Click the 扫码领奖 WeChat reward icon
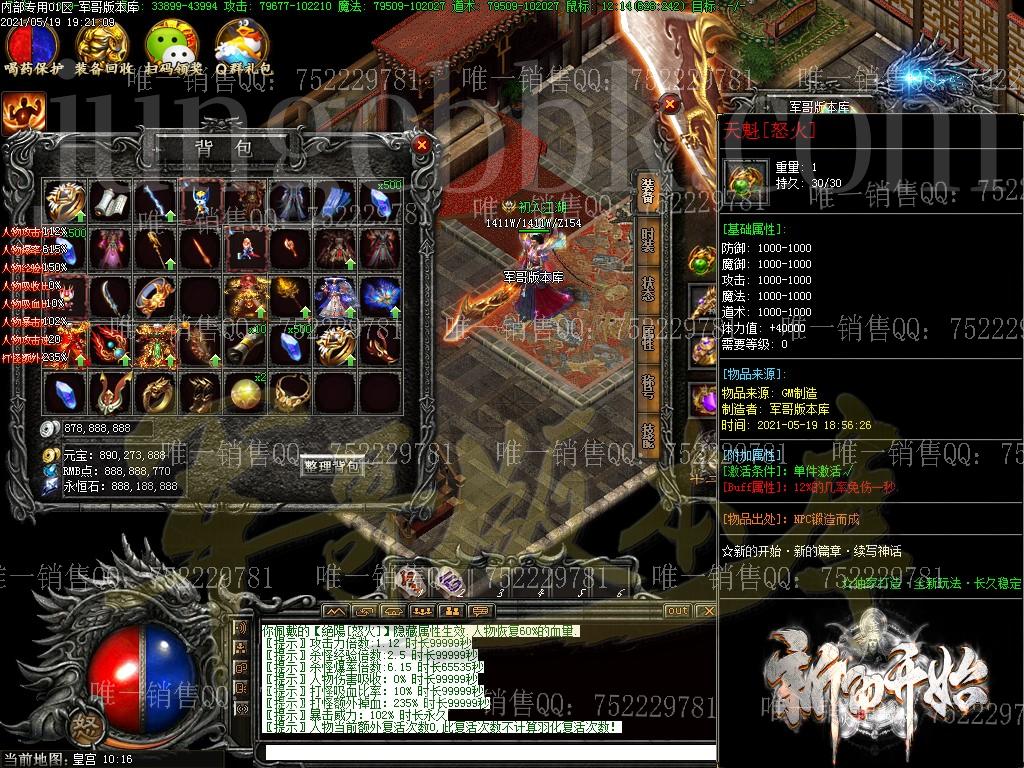Image resolution: width=1024 pixels, height=768 pixels. click(x=172, y=44)
